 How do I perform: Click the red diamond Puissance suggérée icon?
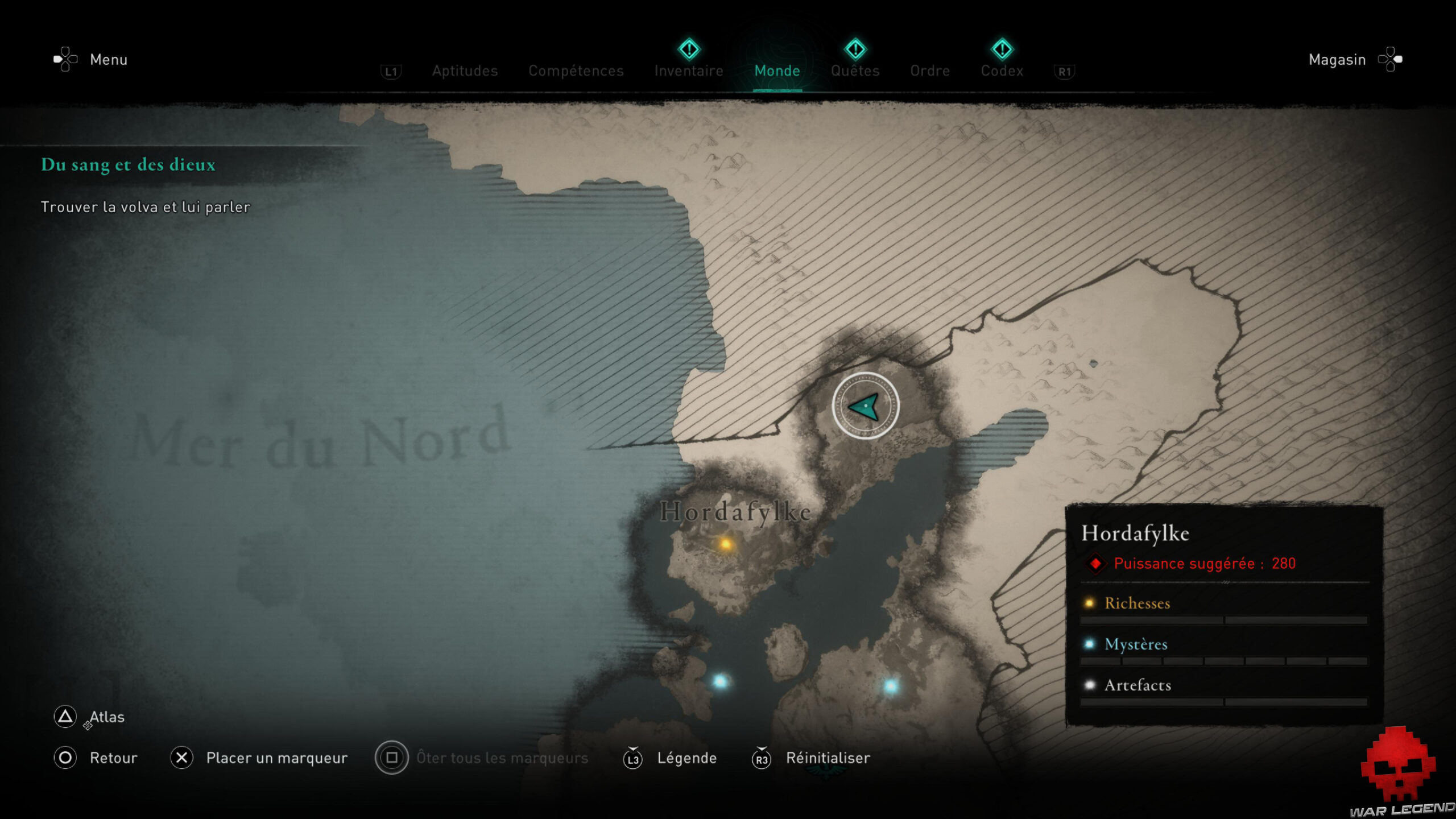point(1095,564)
